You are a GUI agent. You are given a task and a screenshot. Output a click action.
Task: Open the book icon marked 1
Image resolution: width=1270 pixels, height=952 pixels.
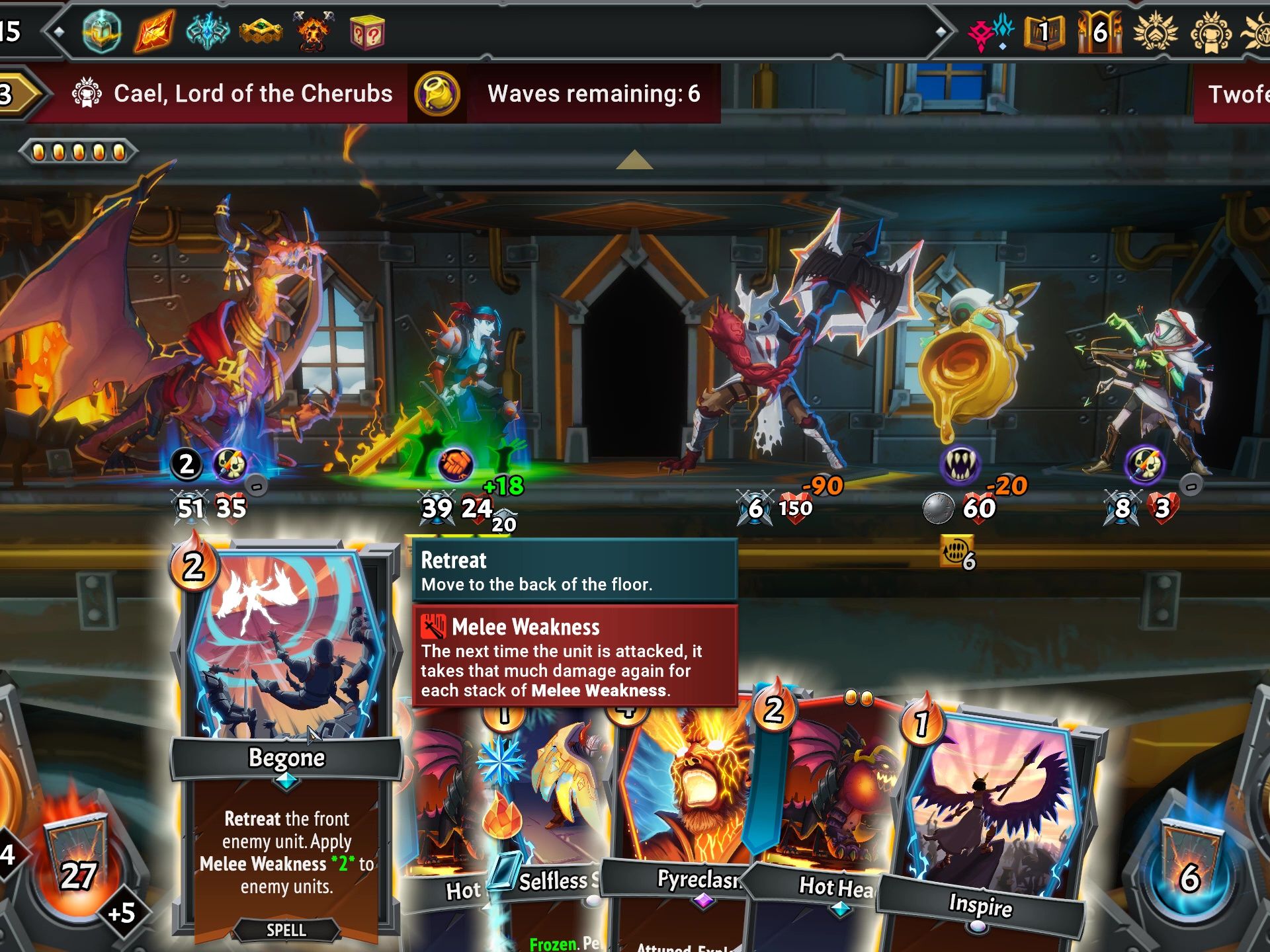point(1044,31)
